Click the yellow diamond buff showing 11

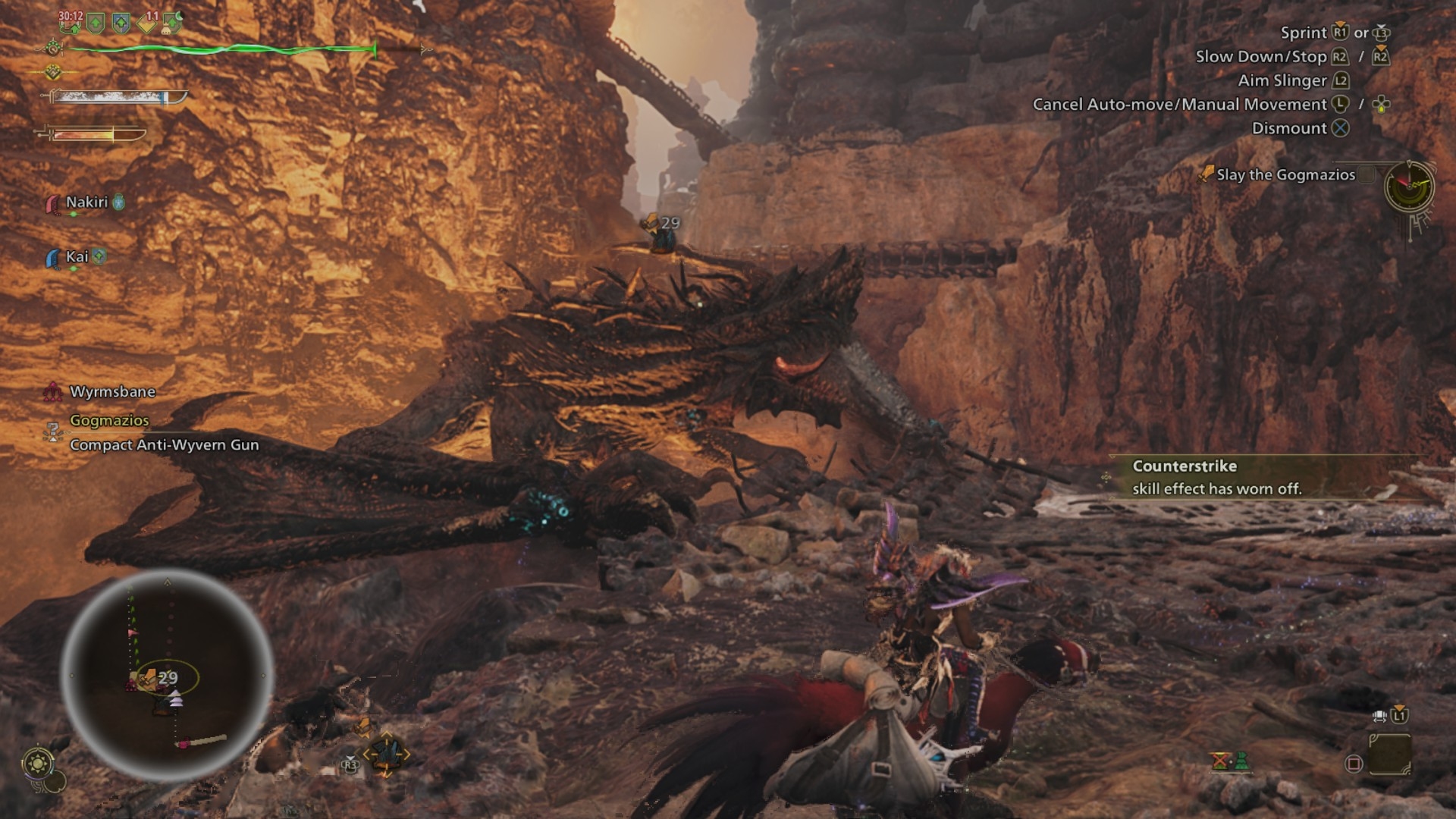click(148, 23)
